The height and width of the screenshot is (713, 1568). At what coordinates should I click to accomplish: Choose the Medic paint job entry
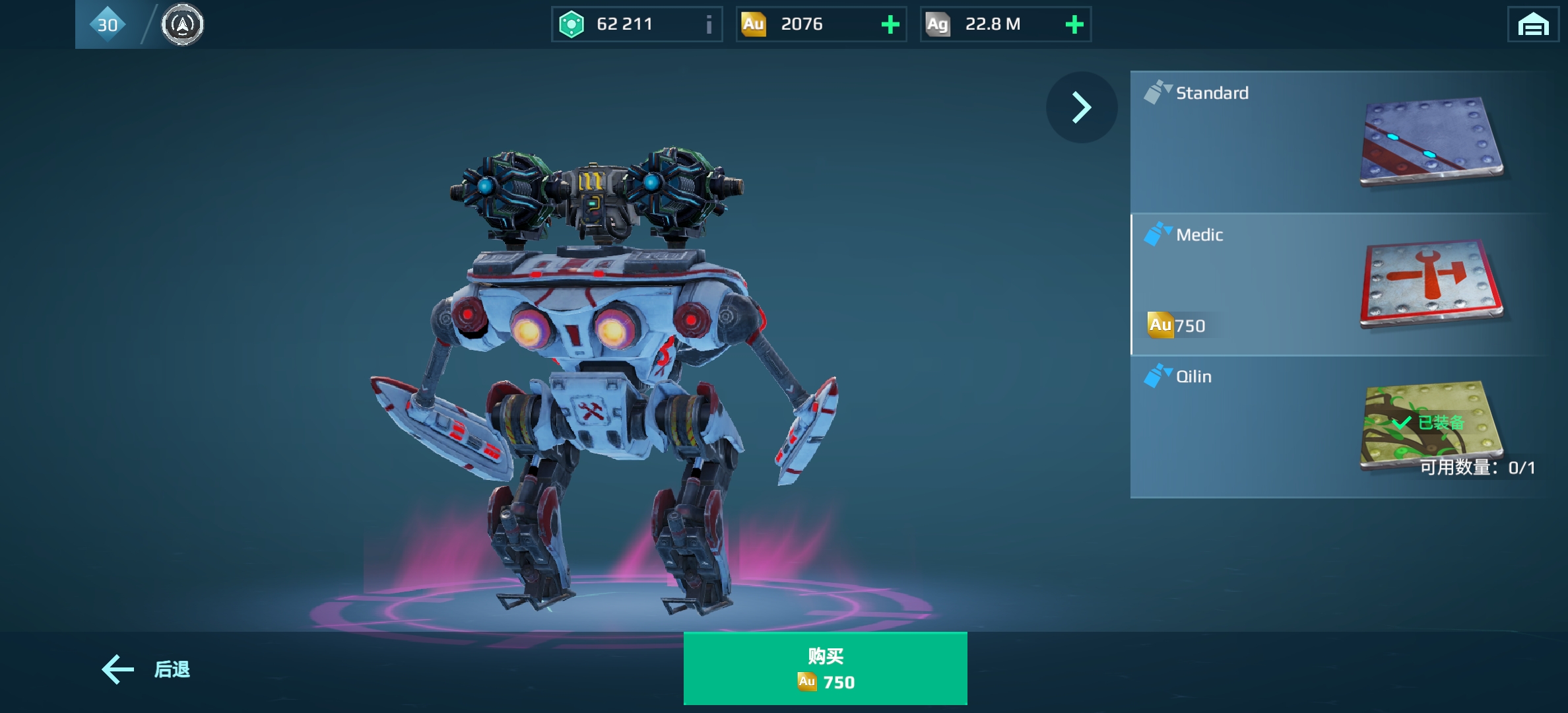tap(1340, 285)
